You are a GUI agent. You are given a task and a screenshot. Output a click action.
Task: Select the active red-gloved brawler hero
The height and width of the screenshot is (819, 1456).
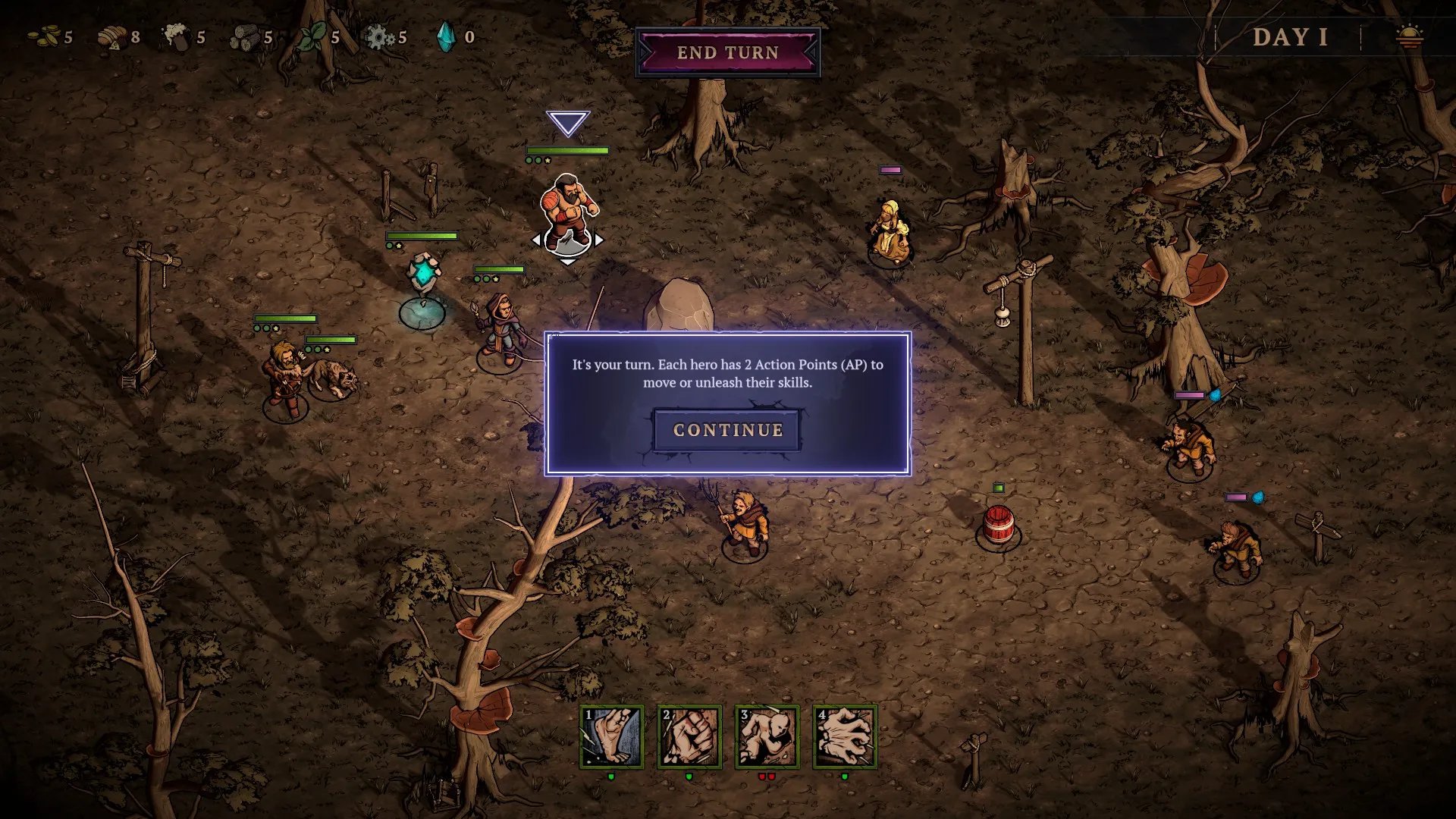(568, 209)
